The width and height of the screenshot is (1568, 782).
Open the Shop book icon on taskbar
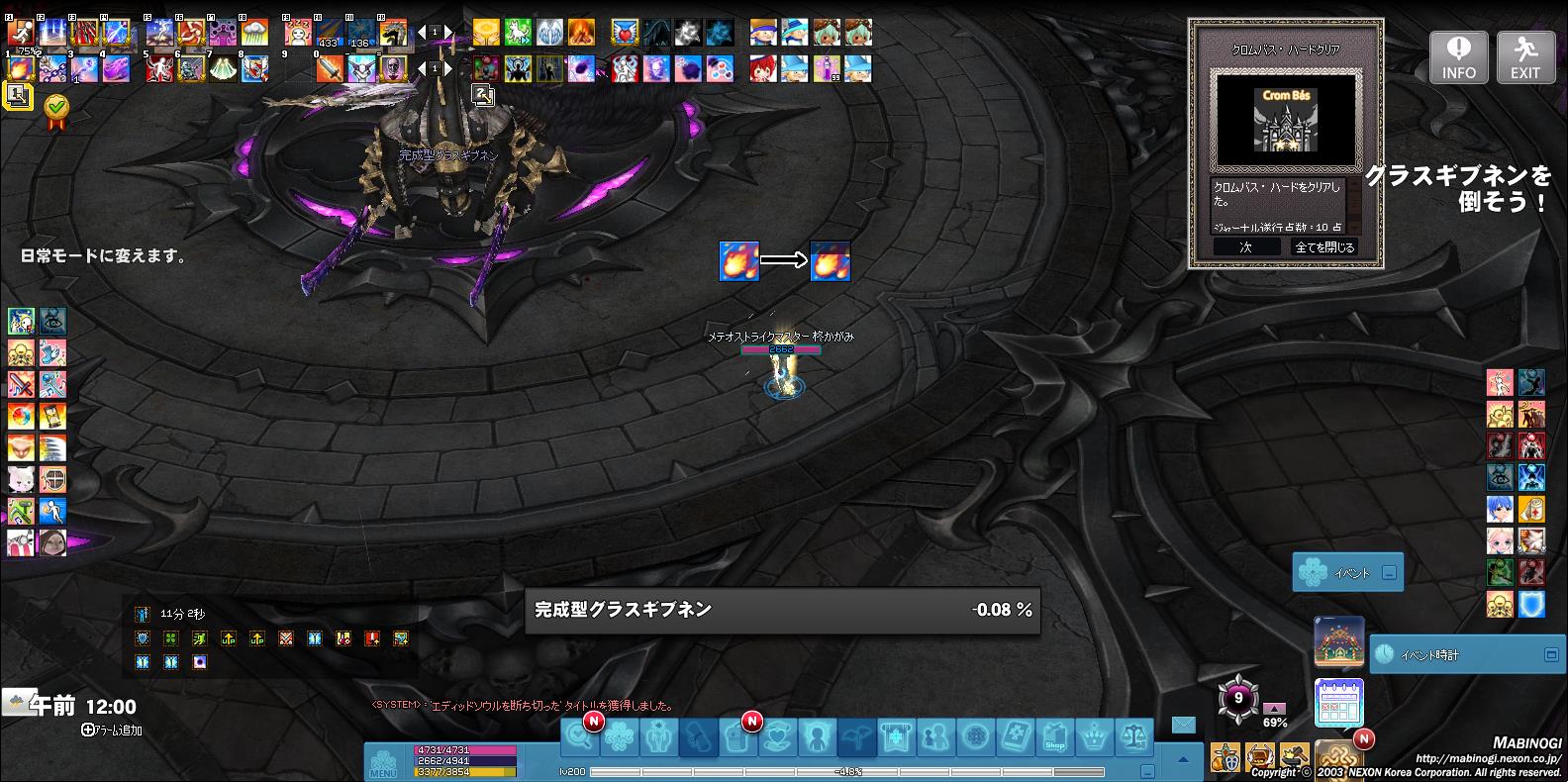(1054, 737)
